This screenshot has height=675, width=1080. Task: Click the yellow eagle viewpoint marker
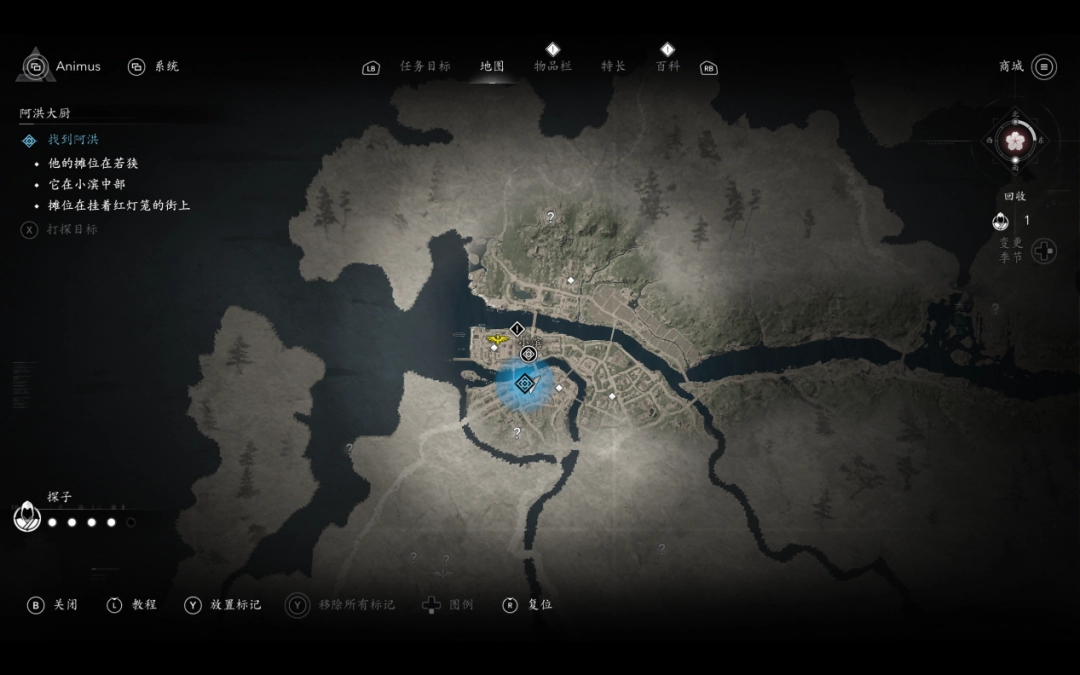(x=496, y=340)
